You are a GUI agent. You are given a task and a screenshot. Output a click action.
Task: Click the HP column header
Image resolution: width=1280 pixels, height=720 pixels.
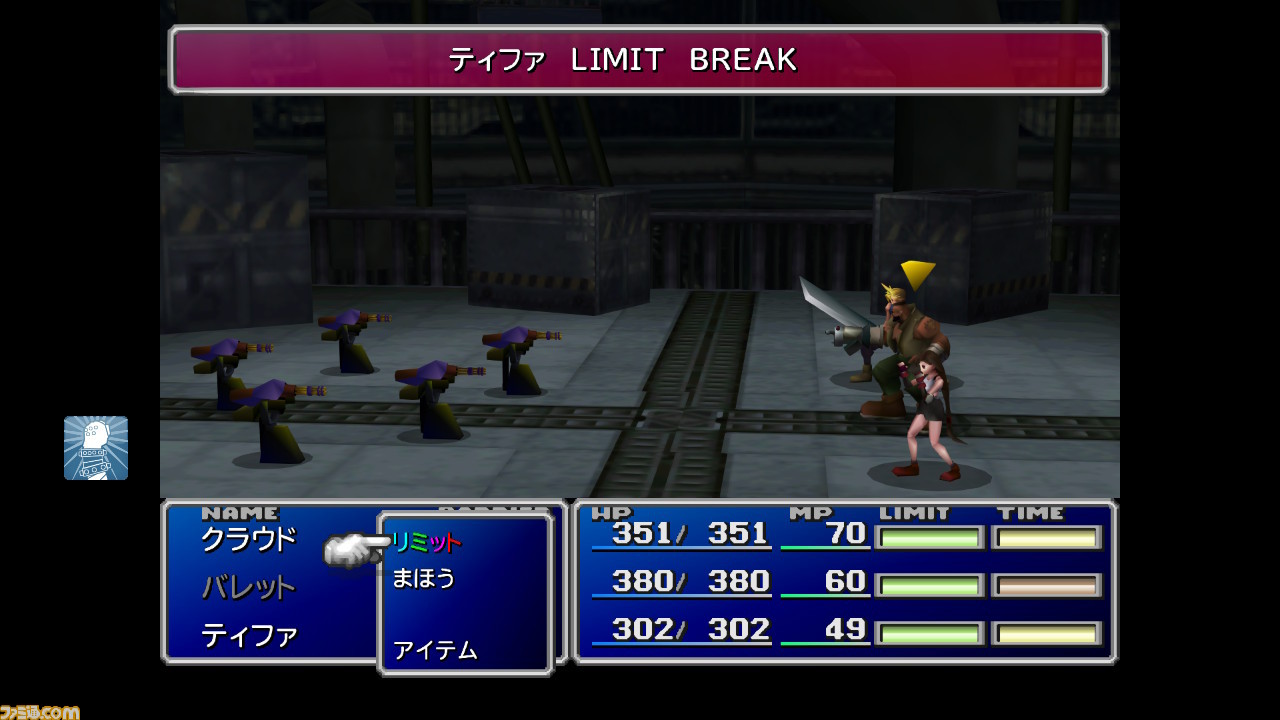pyautogui.click(x=610, y=511)
